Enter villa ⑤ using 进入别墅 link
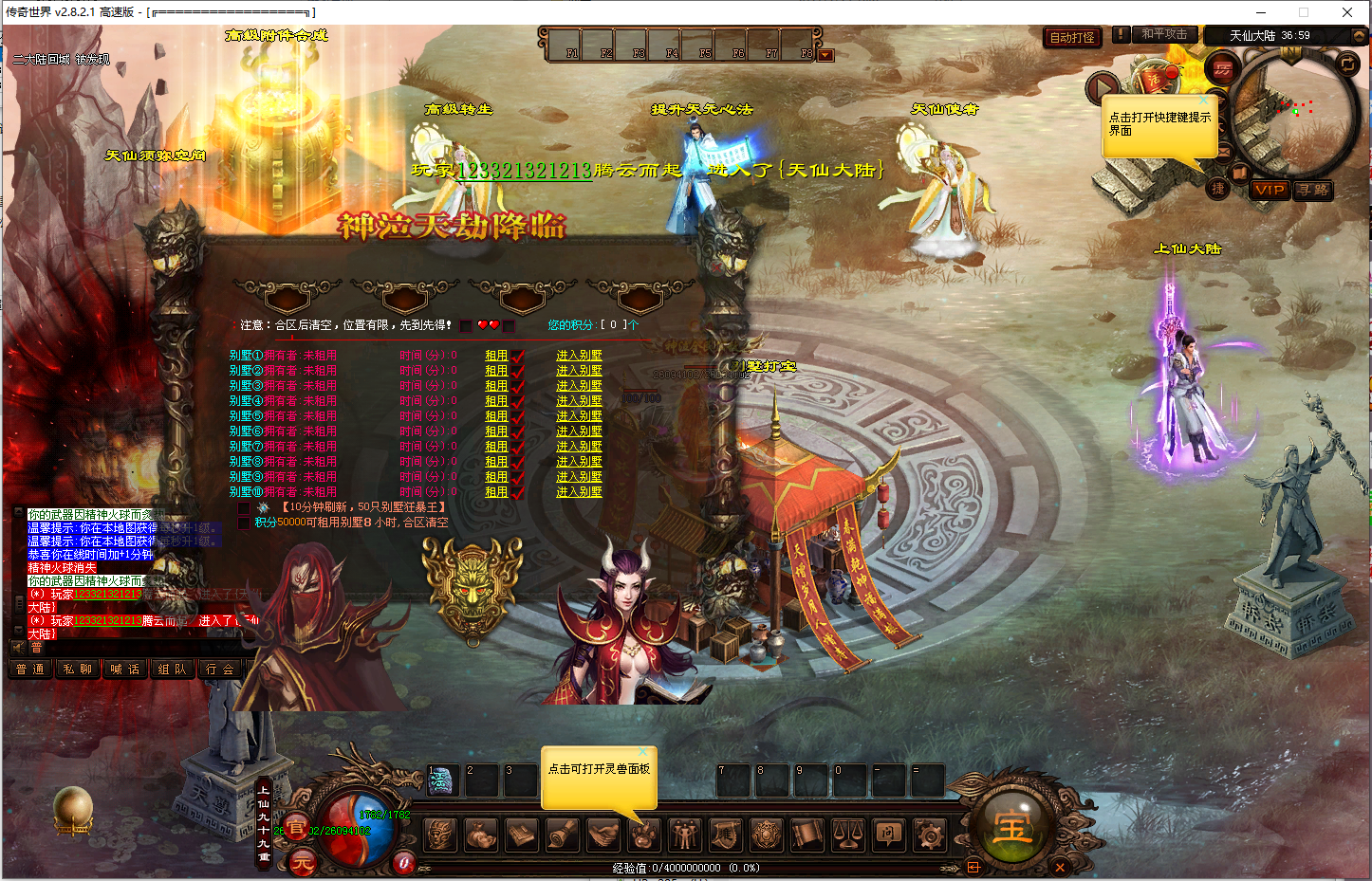The height and width of the screenshot is (881, 1372). (x=579, y=416)
